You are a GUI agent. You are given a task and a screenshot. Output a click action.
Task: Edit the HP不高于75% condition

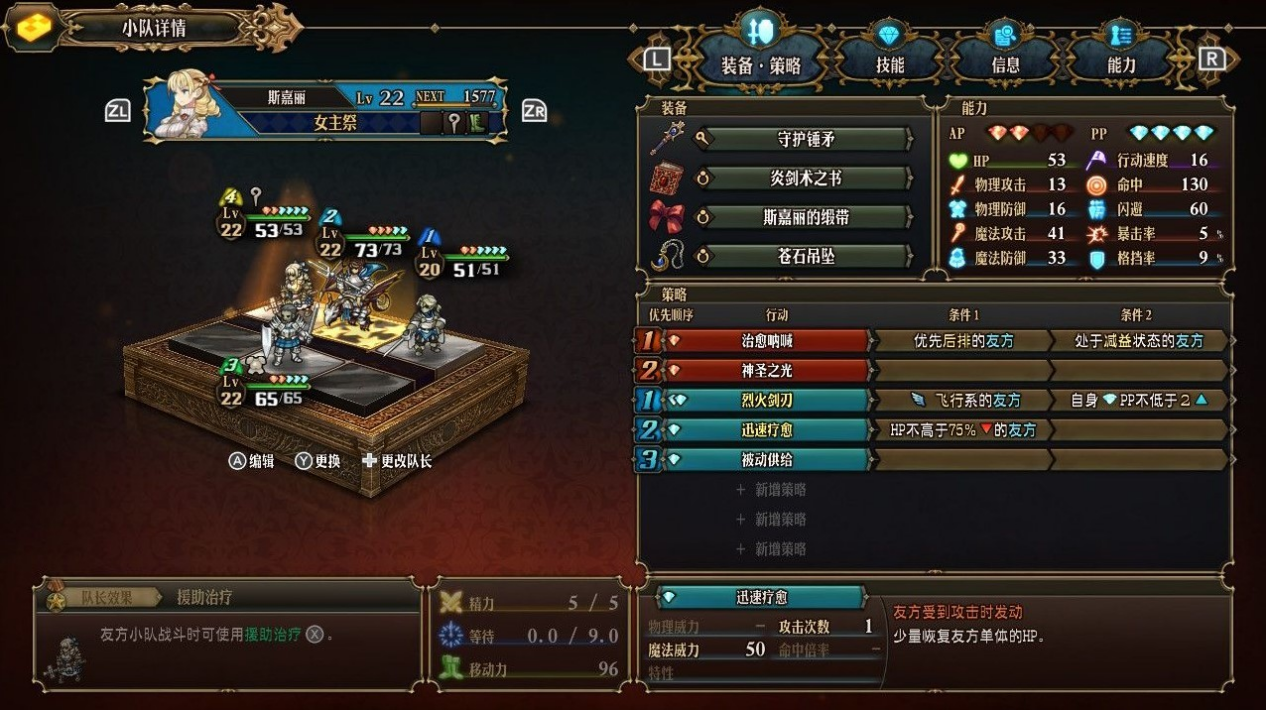(x=963, y=430)
